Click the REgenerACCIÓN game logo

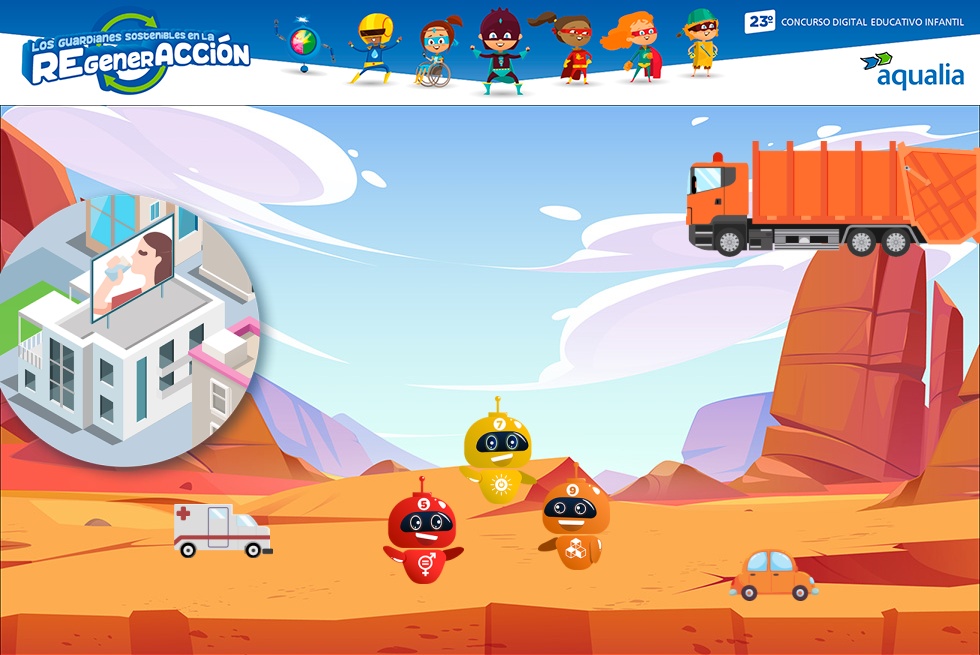click(x=137, y=53)
